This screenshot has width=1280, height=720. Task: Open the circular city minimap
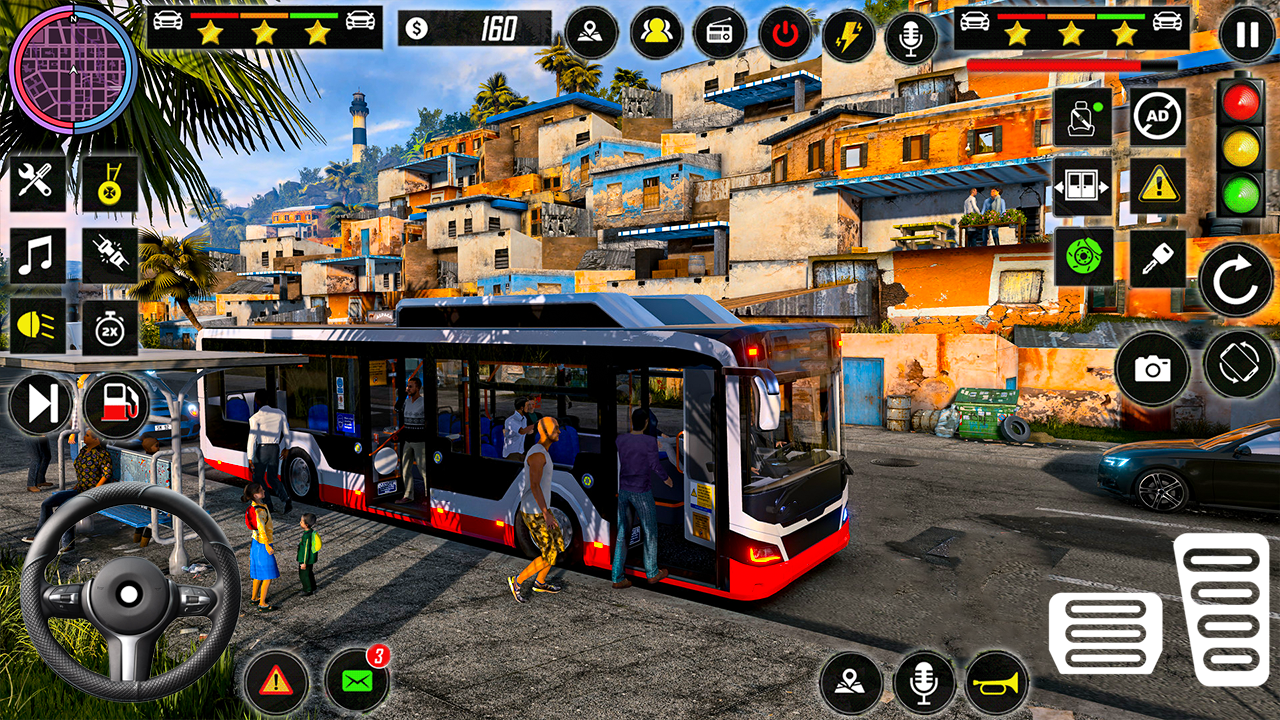[x=72, y=69]
